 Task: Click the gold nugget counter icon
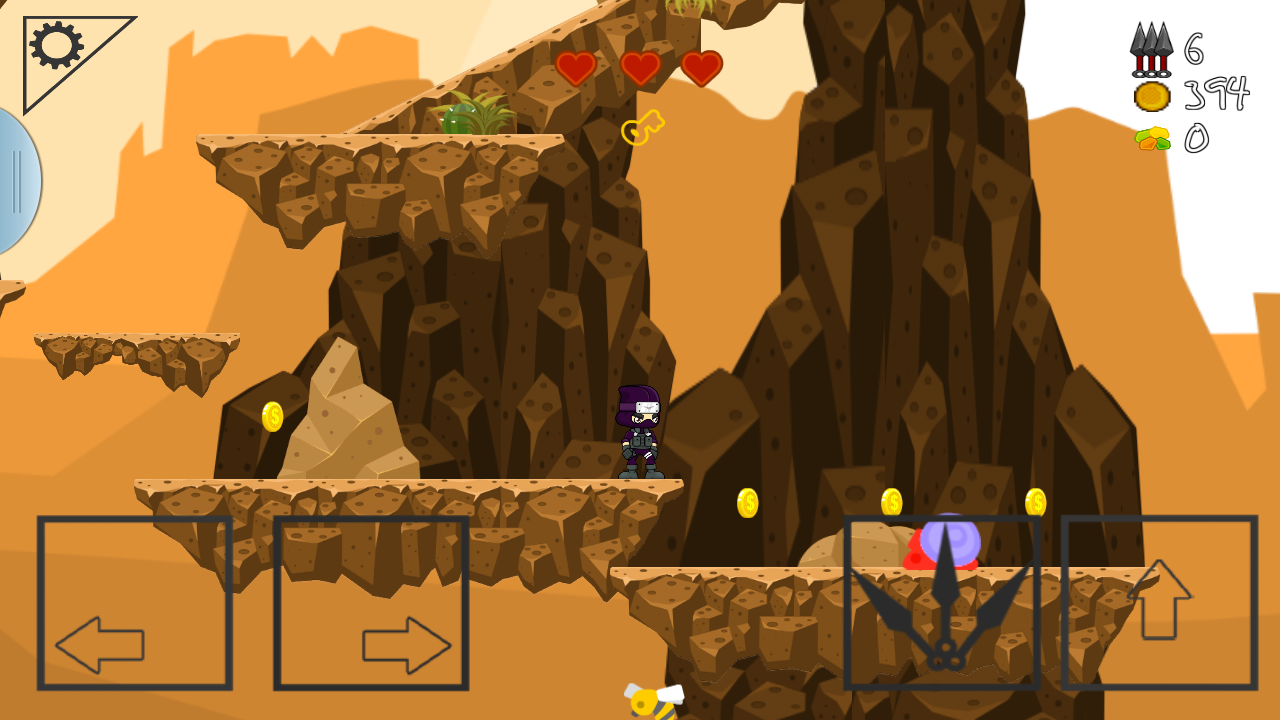coord(1150,140)
